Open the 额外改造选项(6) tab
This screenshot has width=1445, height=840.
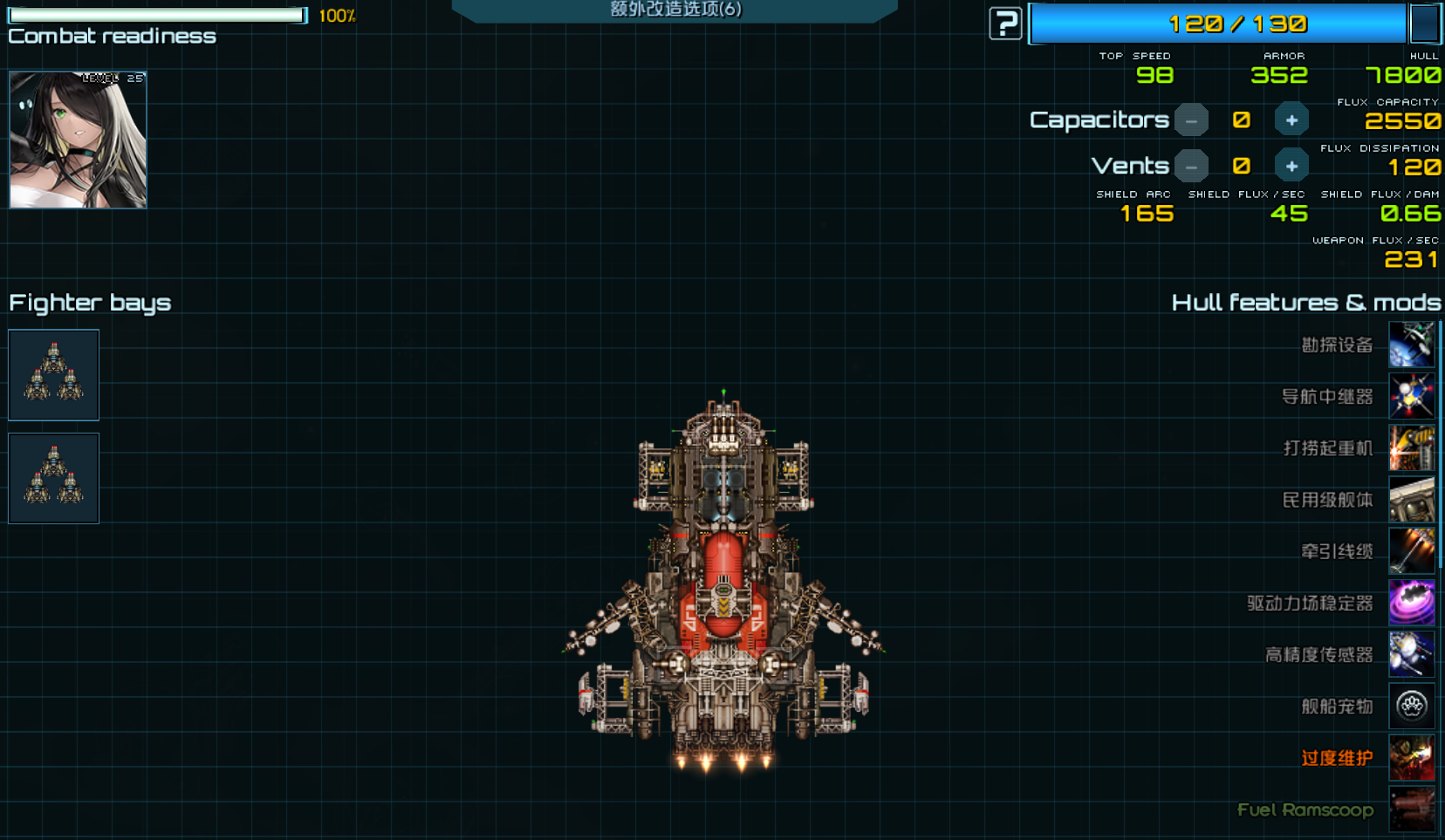point(675,10)
